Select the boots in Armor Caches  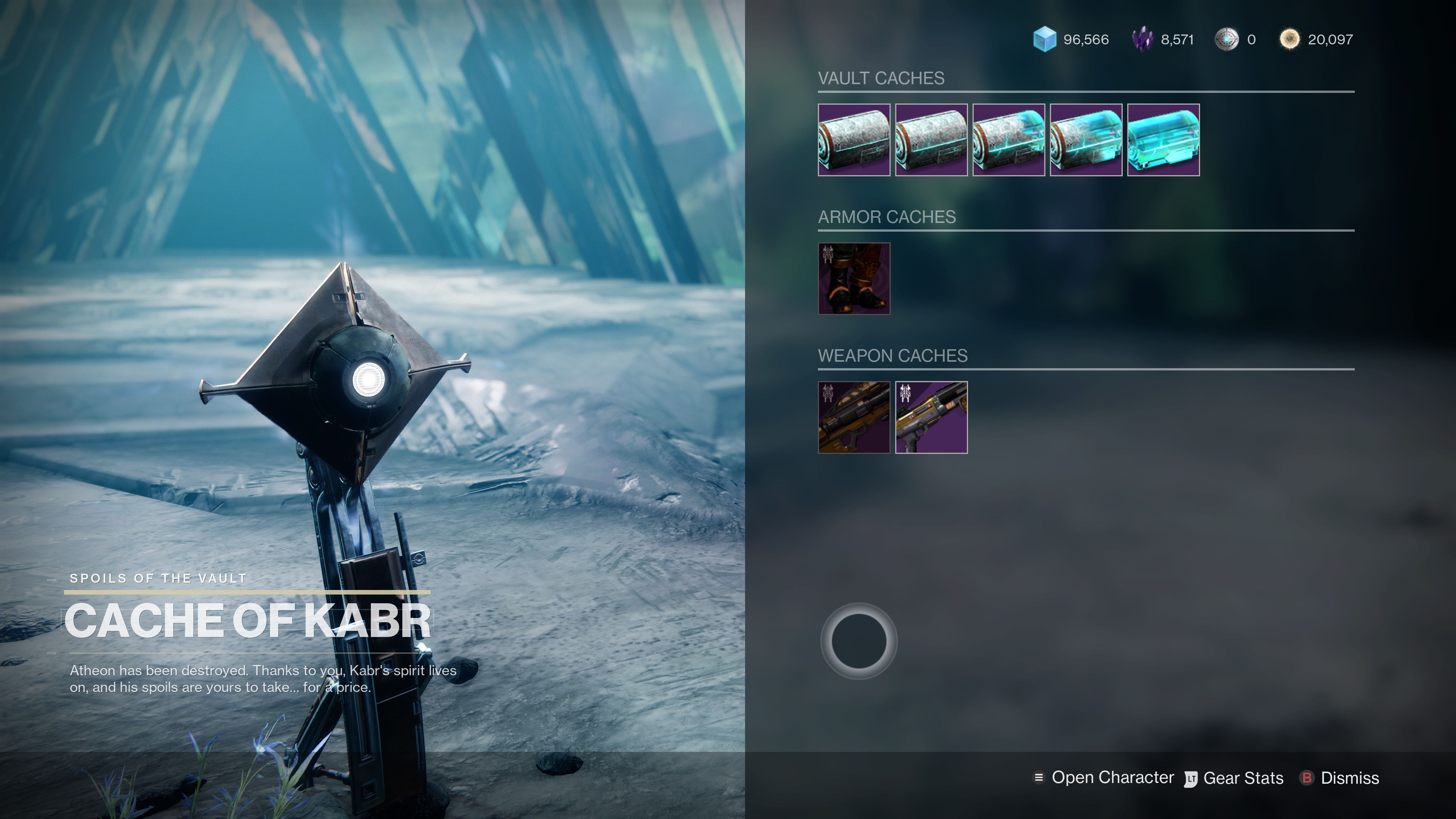(854, 278)
